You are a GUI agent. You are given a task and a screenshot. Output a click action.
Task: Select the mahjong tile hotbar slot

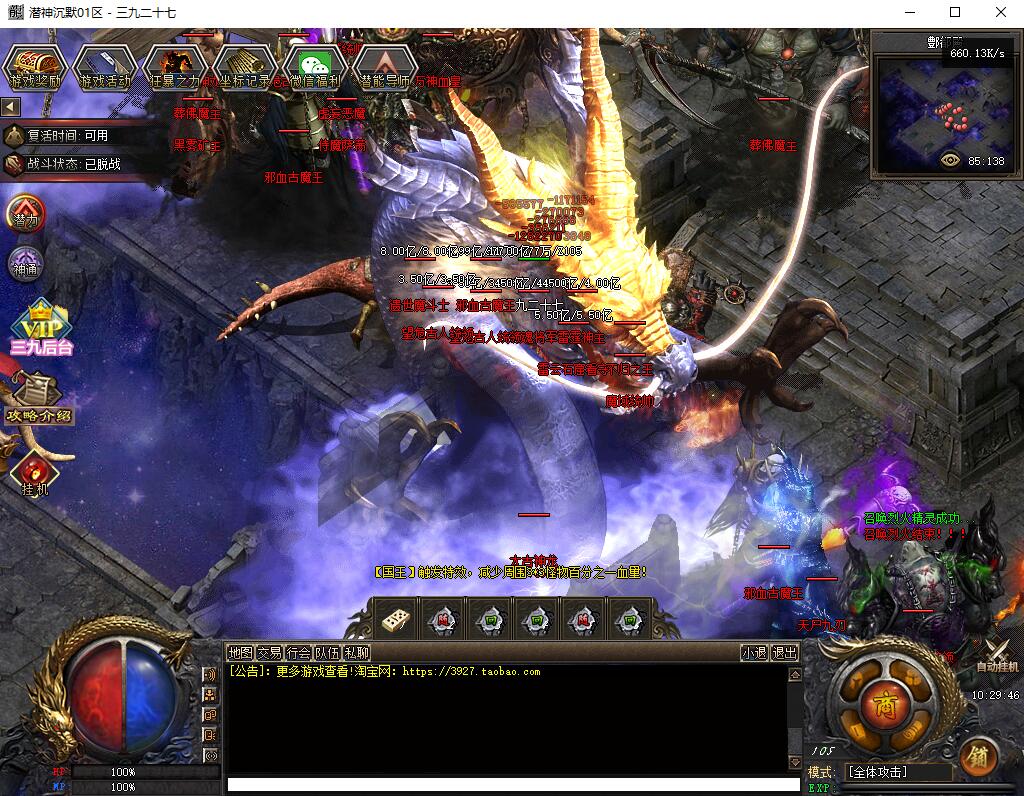[x=393, y=620]
